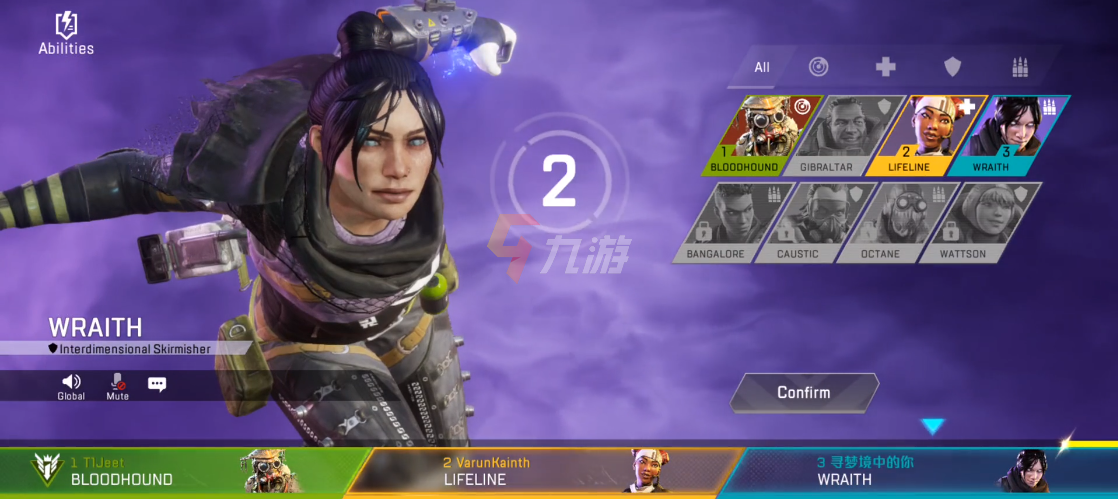This screenshot has height=499, width=1118.
Task: Select the Bloodhound legend tile
Action: coord(758,134)
